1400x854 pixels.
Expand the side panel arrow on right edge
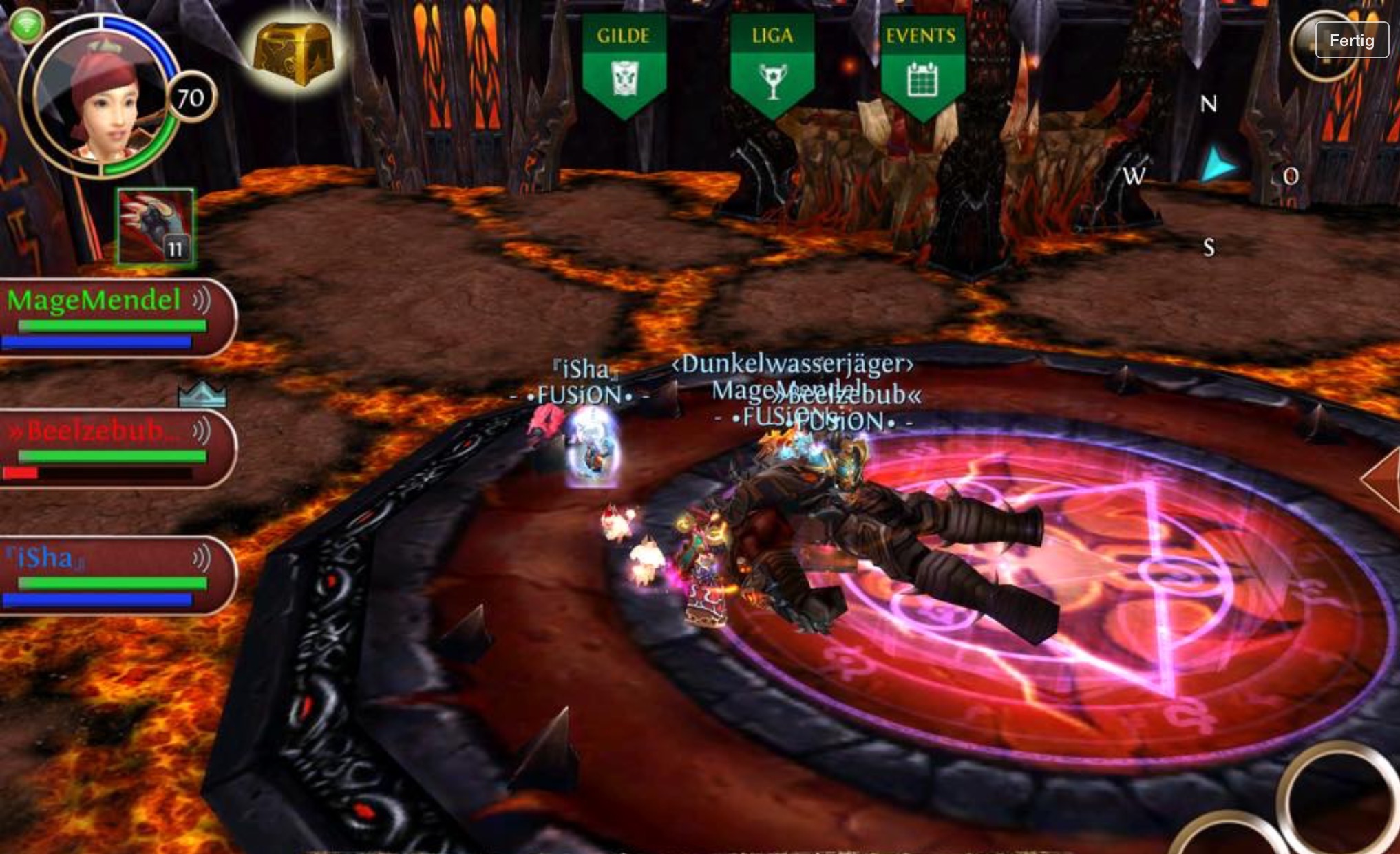point(1383,478)
